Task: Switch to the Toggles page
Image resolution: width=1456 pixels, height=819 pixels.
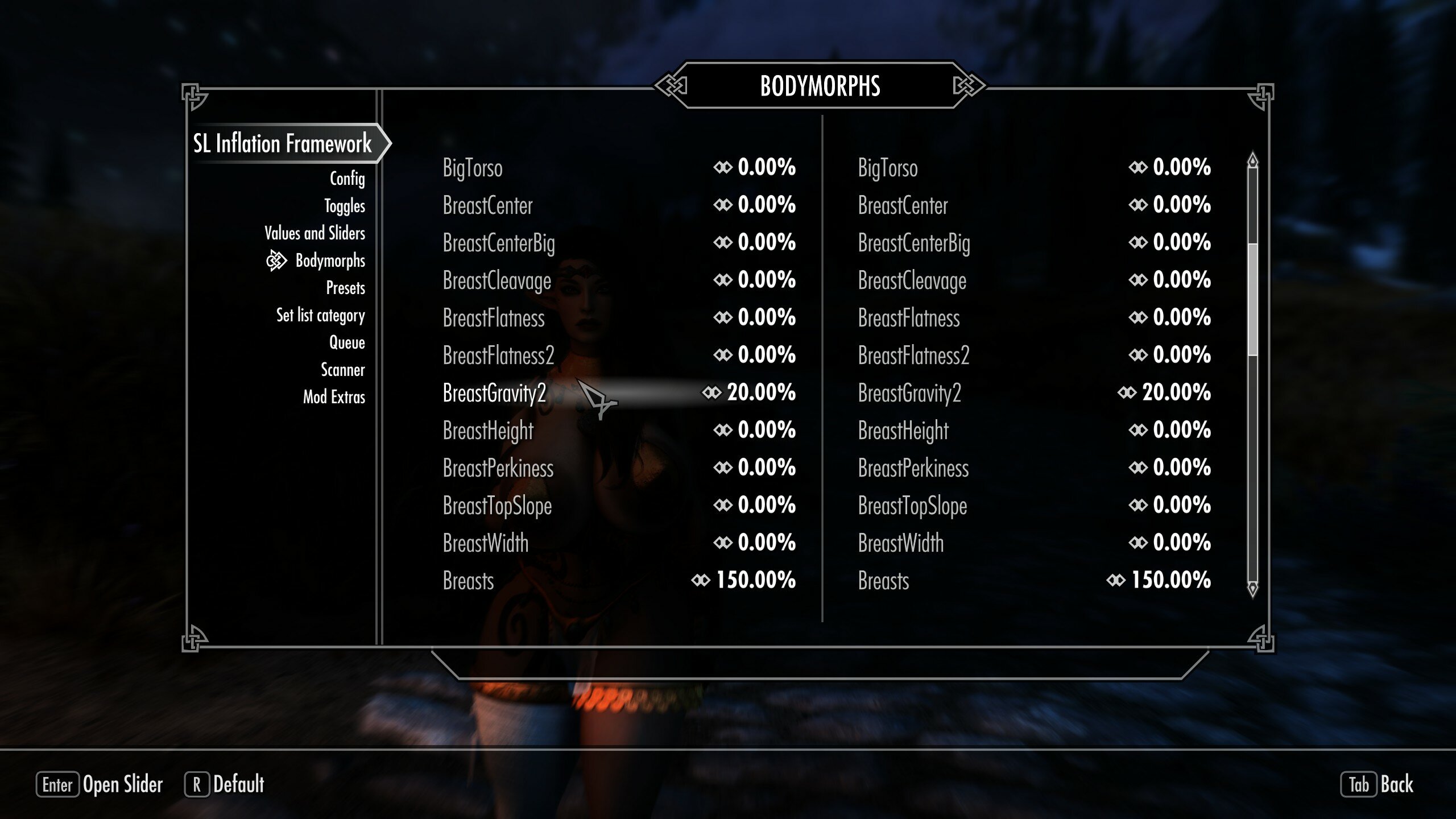Action: click(344, 206)
